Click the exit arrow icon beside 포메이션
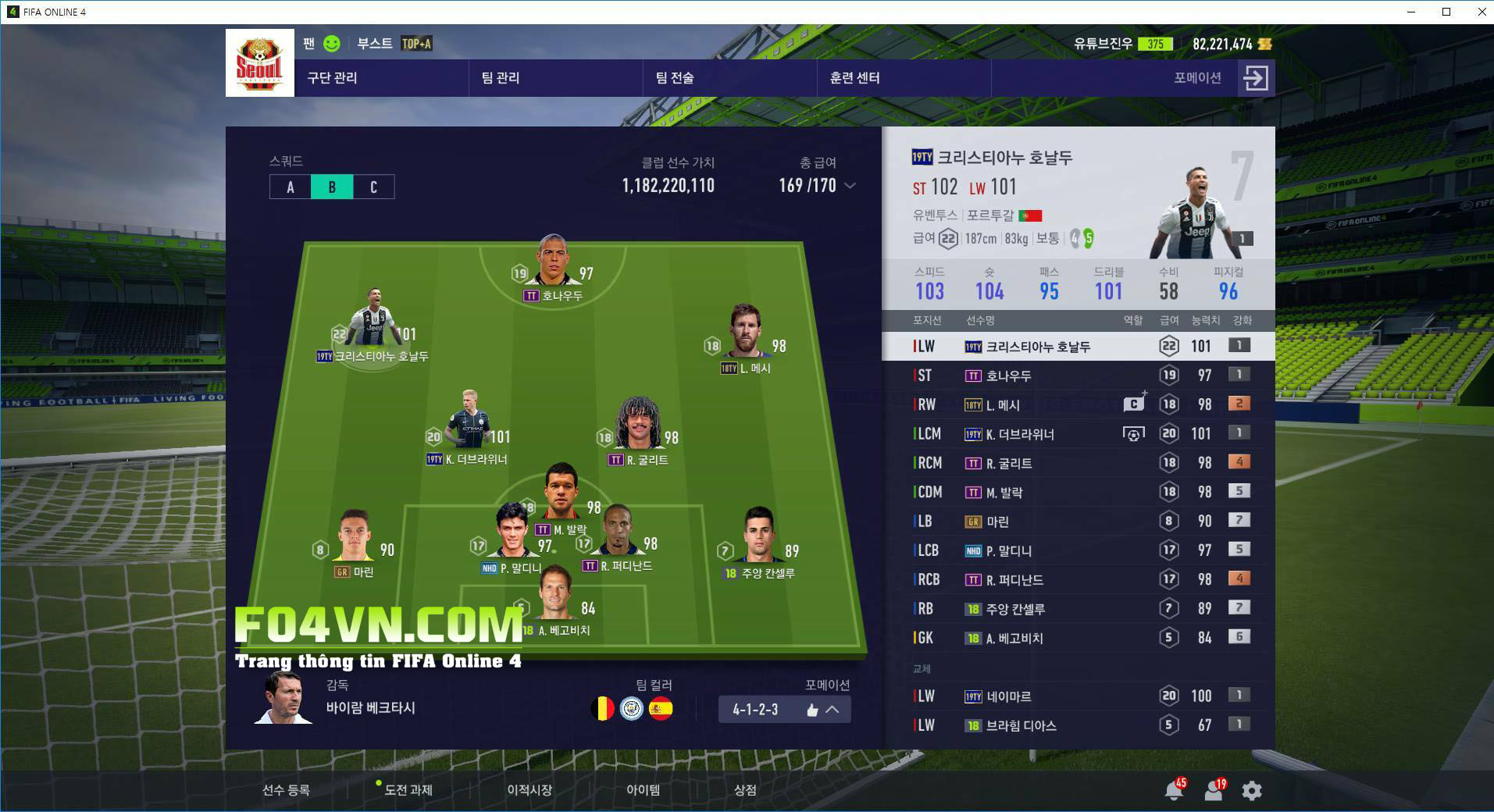Screen dimensions: 1494x812 1256,78
